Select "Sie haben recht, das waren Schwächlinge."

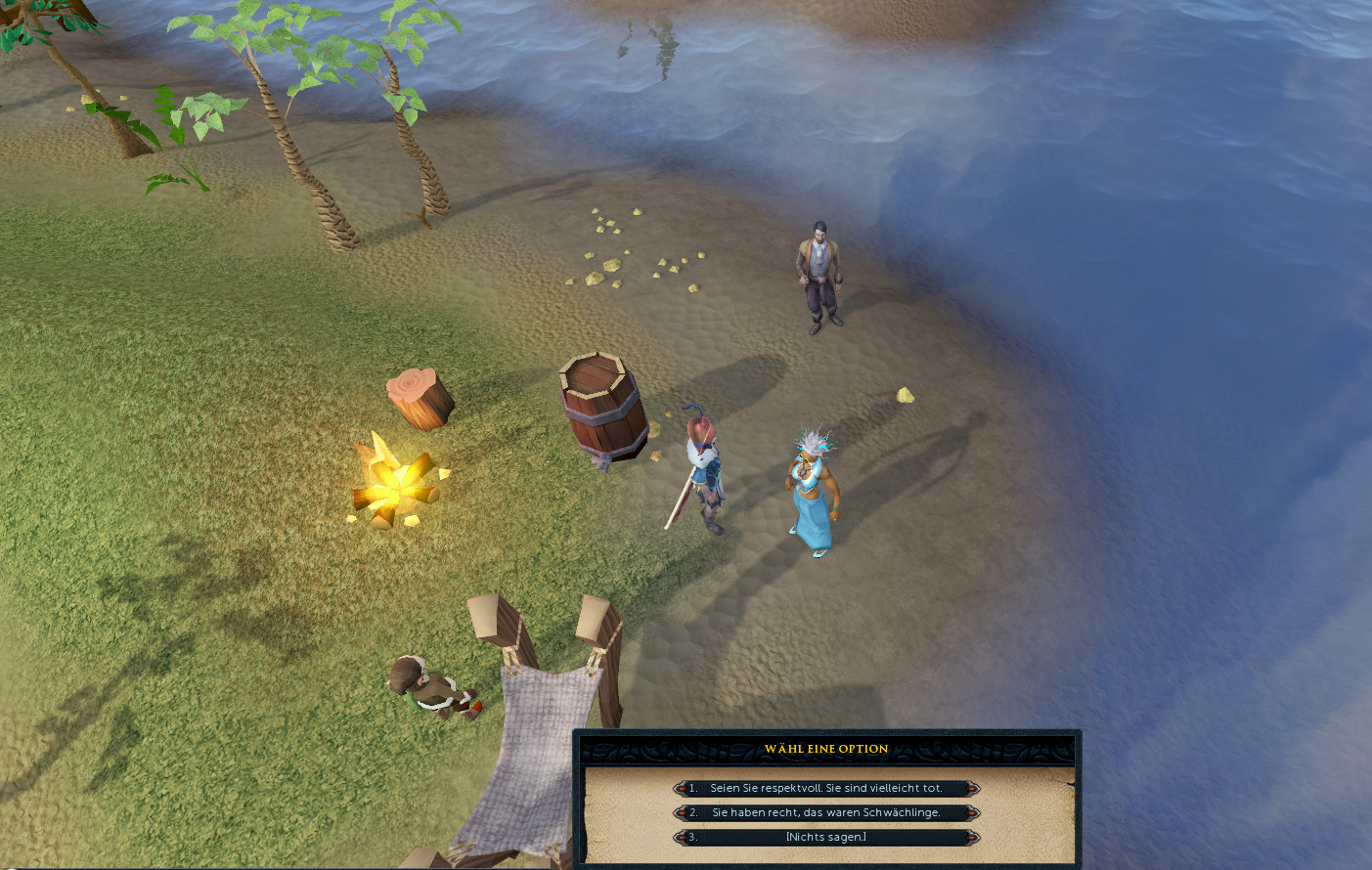click(x=826, y=812)
